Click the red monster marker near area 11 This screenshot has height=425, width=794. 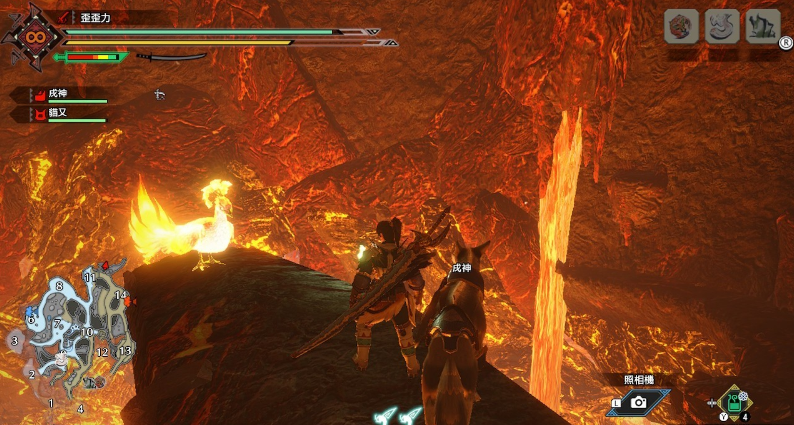pyautogui.click(x=104, y=266)
